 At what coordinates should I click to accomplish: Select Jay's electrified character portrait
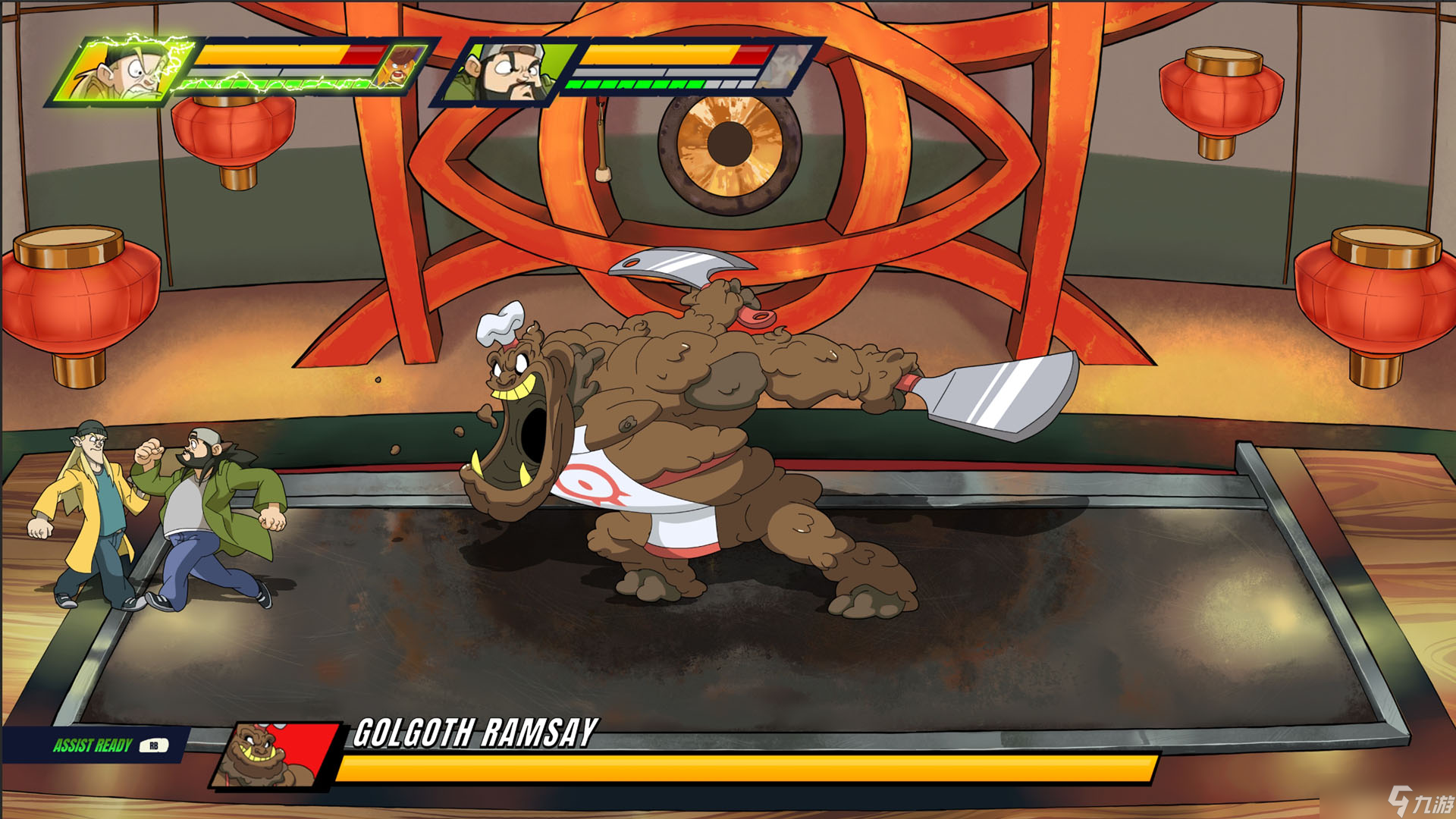[121, 70]
